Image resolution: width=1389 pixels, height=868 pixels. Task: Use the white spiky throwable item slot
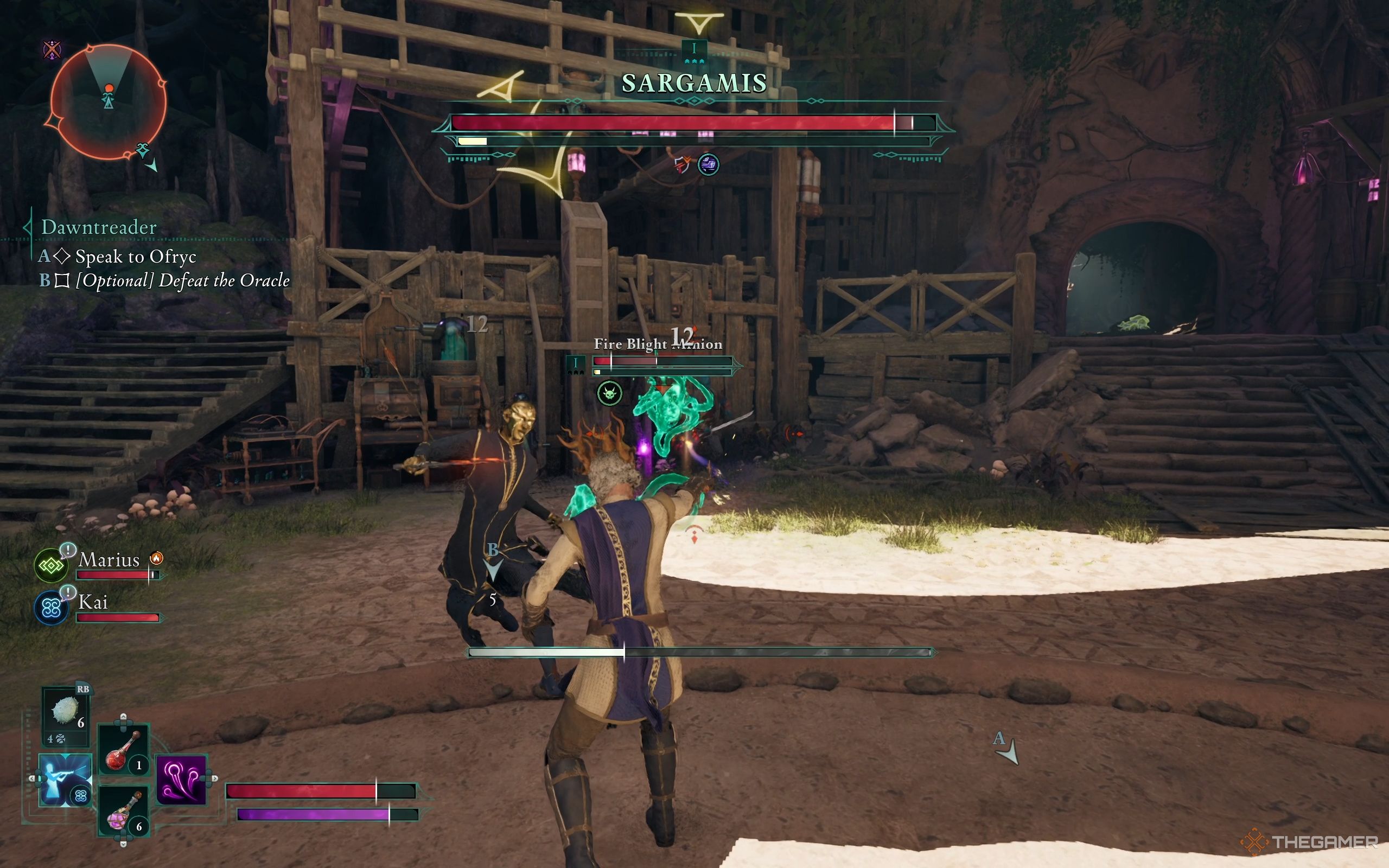click(x=66, y=712)
